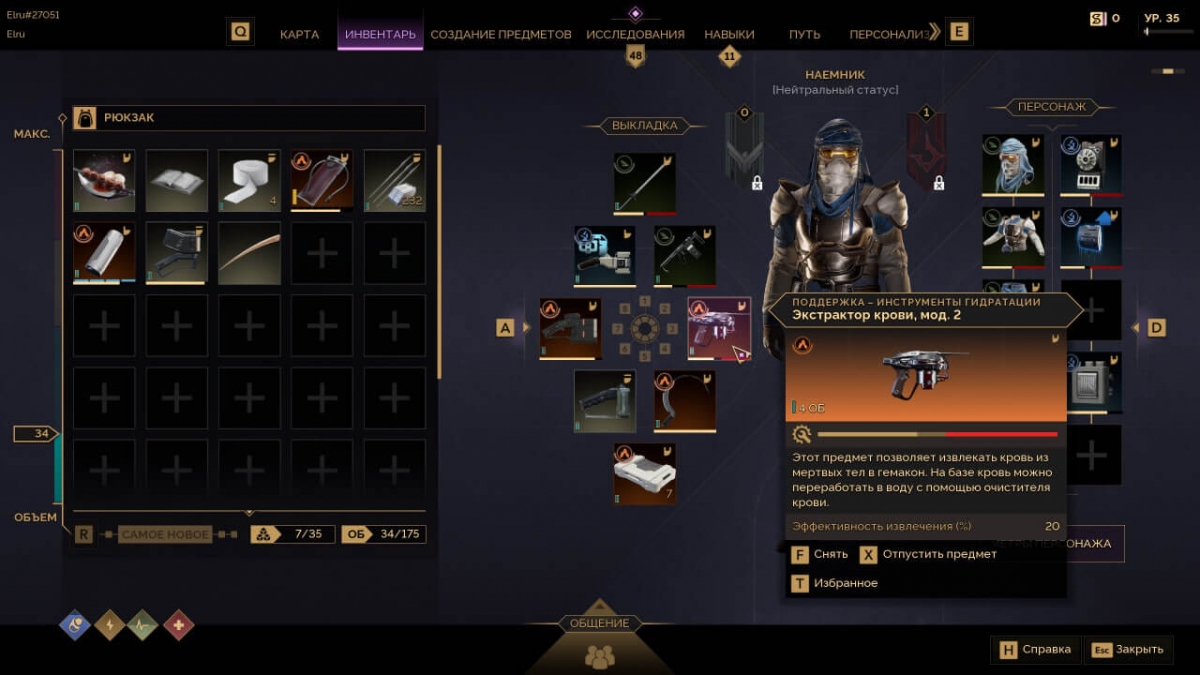The height and width of the screenshot is (675, 1200).
Task: Open the Исследования tab
Action: 635,34
